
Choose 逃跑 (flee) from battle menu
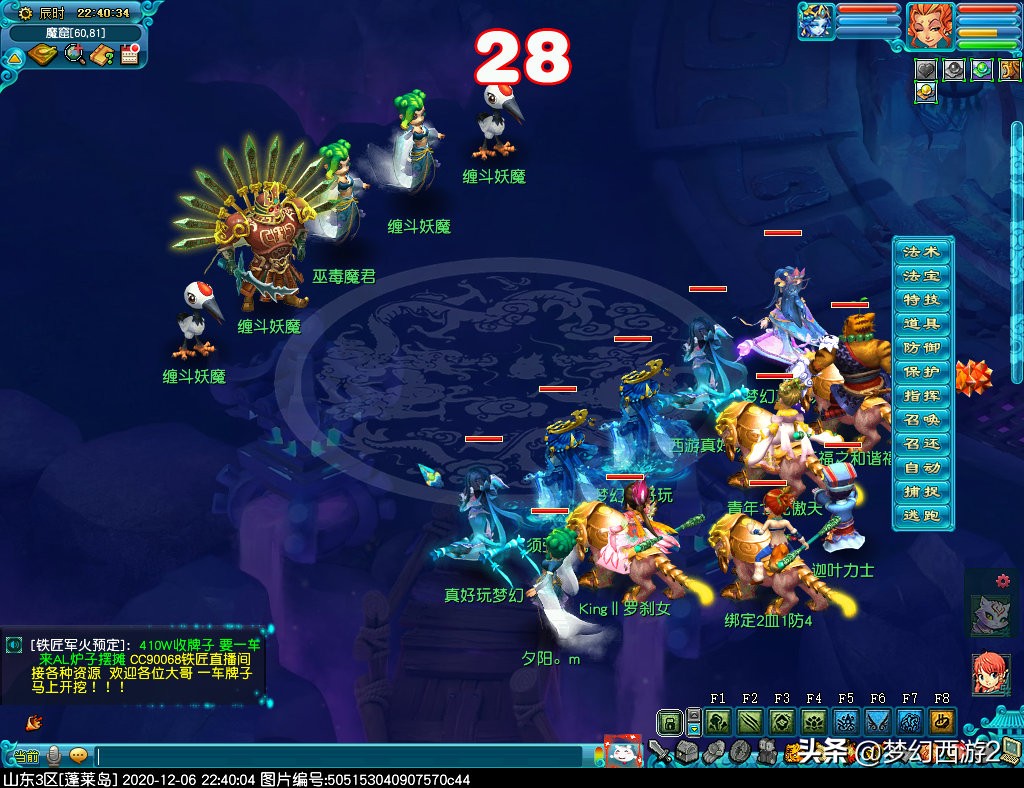pyautogui.click(x=921, y=515)
